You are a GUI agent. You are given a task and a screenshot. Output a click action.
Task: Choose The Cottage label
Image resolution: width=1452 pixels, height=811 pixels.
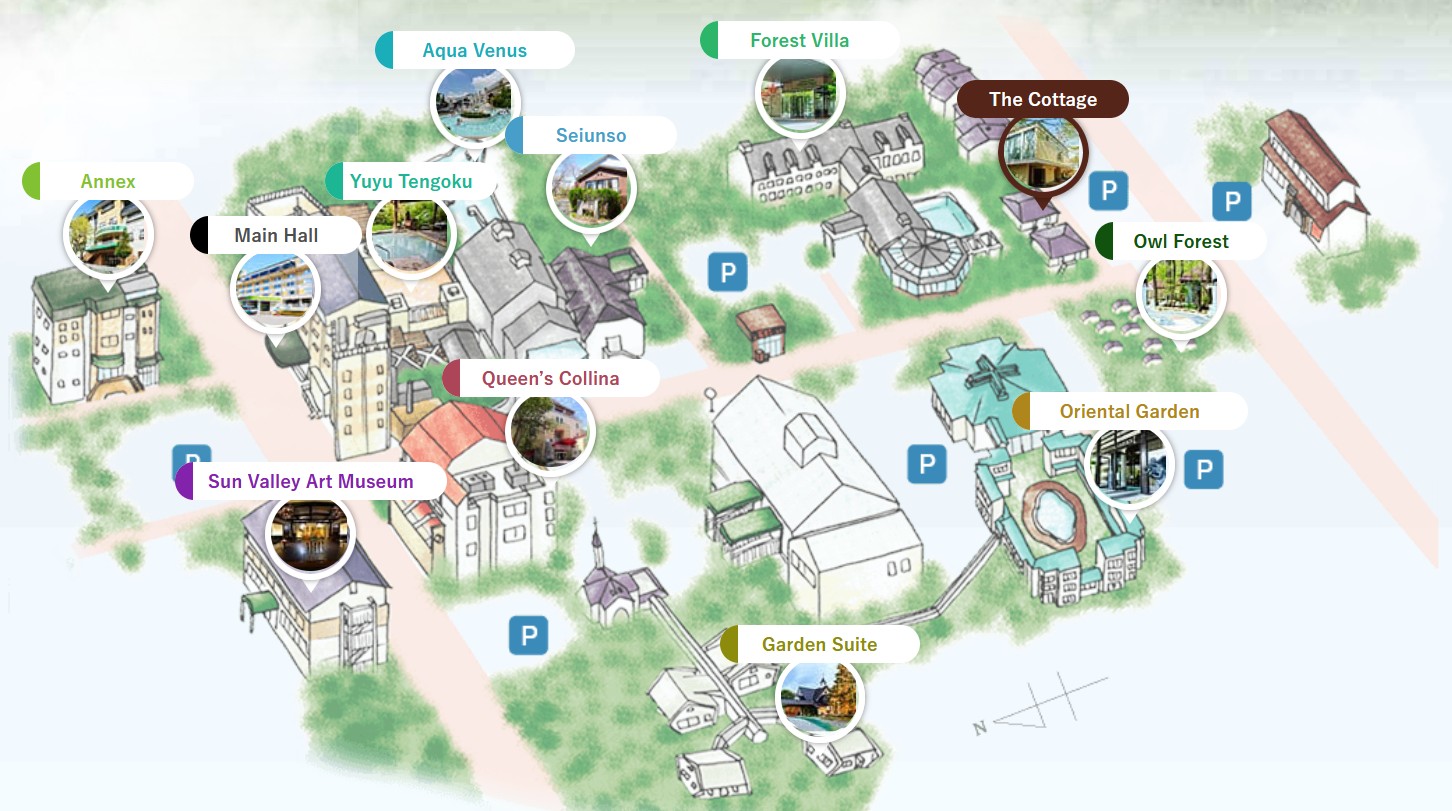1043,99
